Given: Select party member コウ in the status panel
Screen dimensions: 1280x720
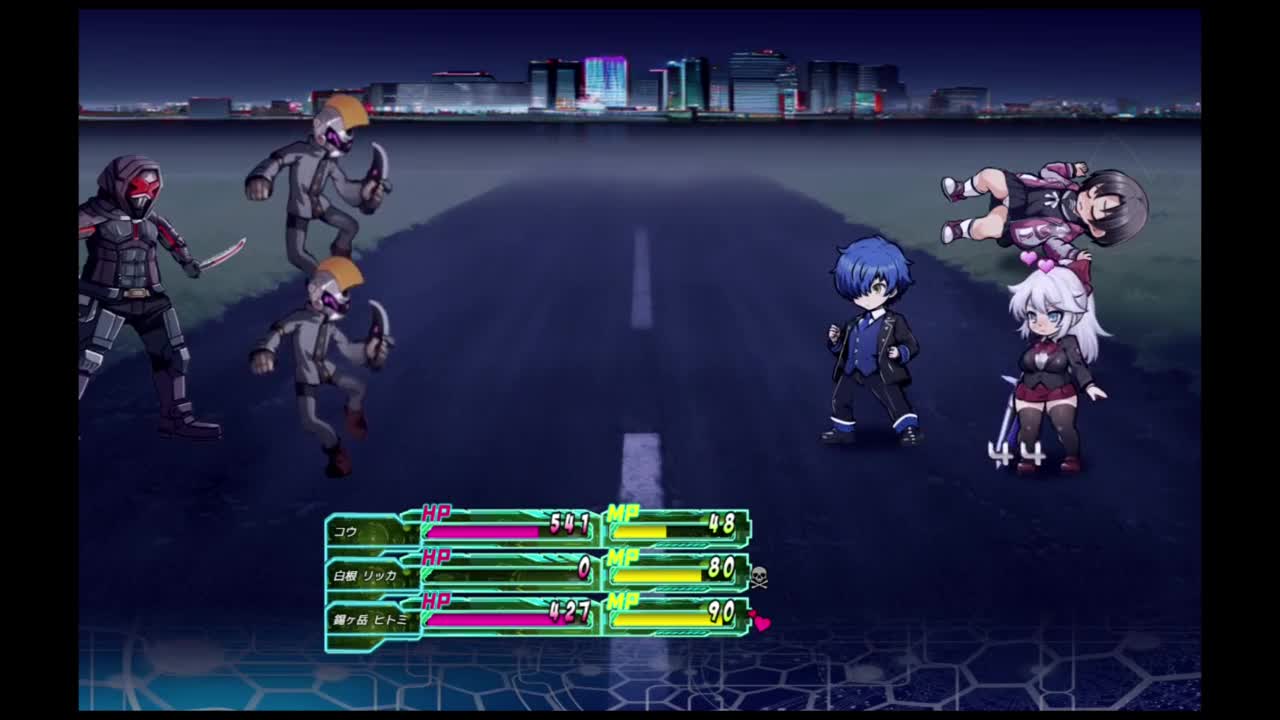Looking at the screenshot, I should coord(346,531).
